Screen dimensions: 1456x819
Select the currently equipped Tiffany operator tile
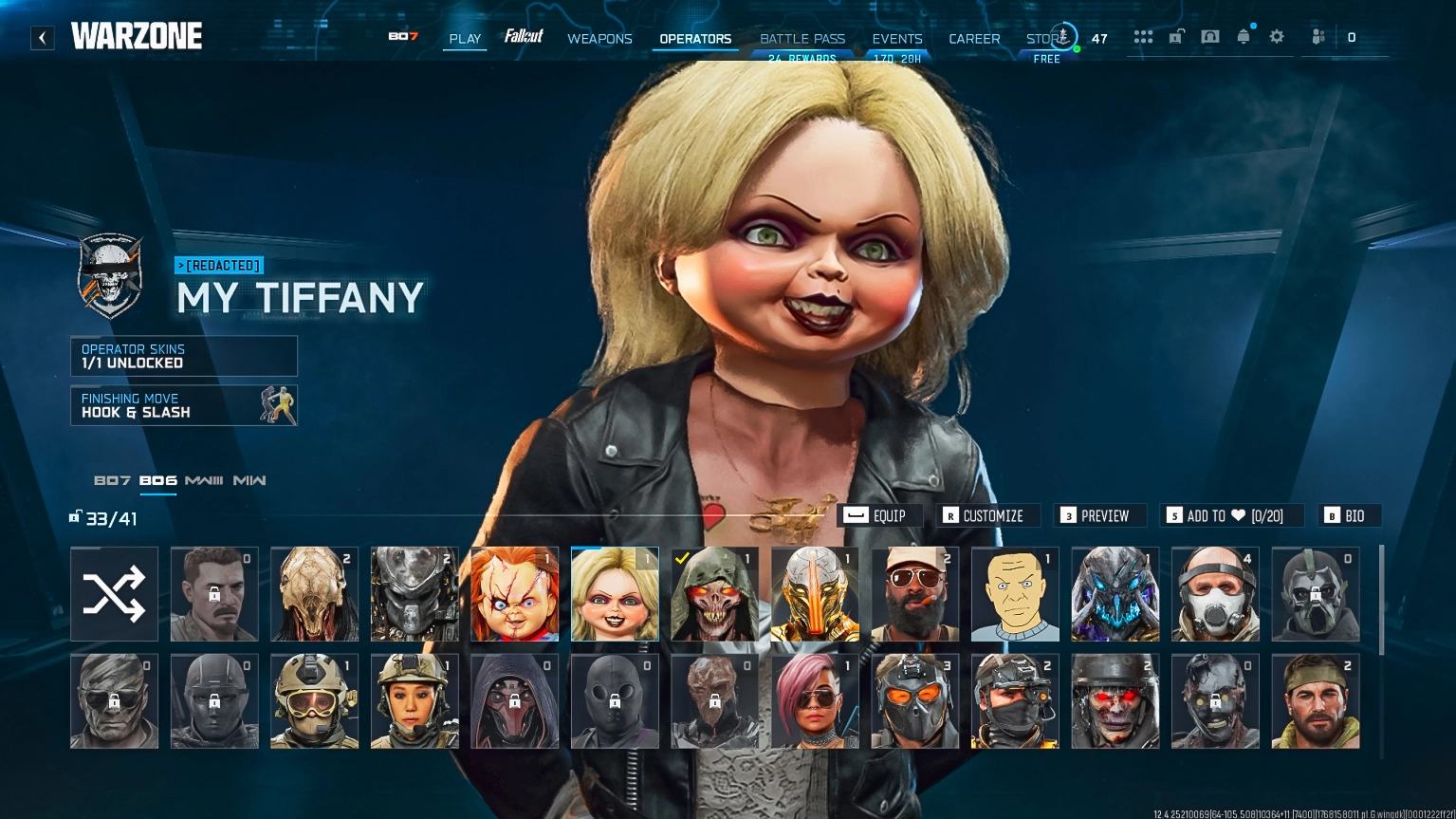(615, 593)
